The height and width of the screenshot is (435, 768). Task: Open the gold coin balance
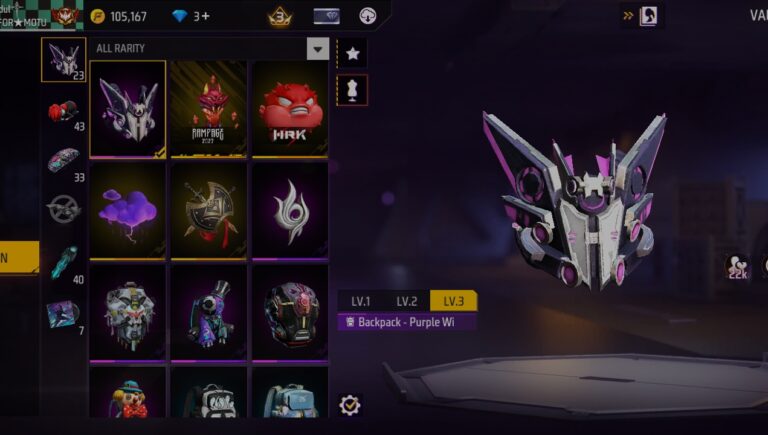pos(119,16)
